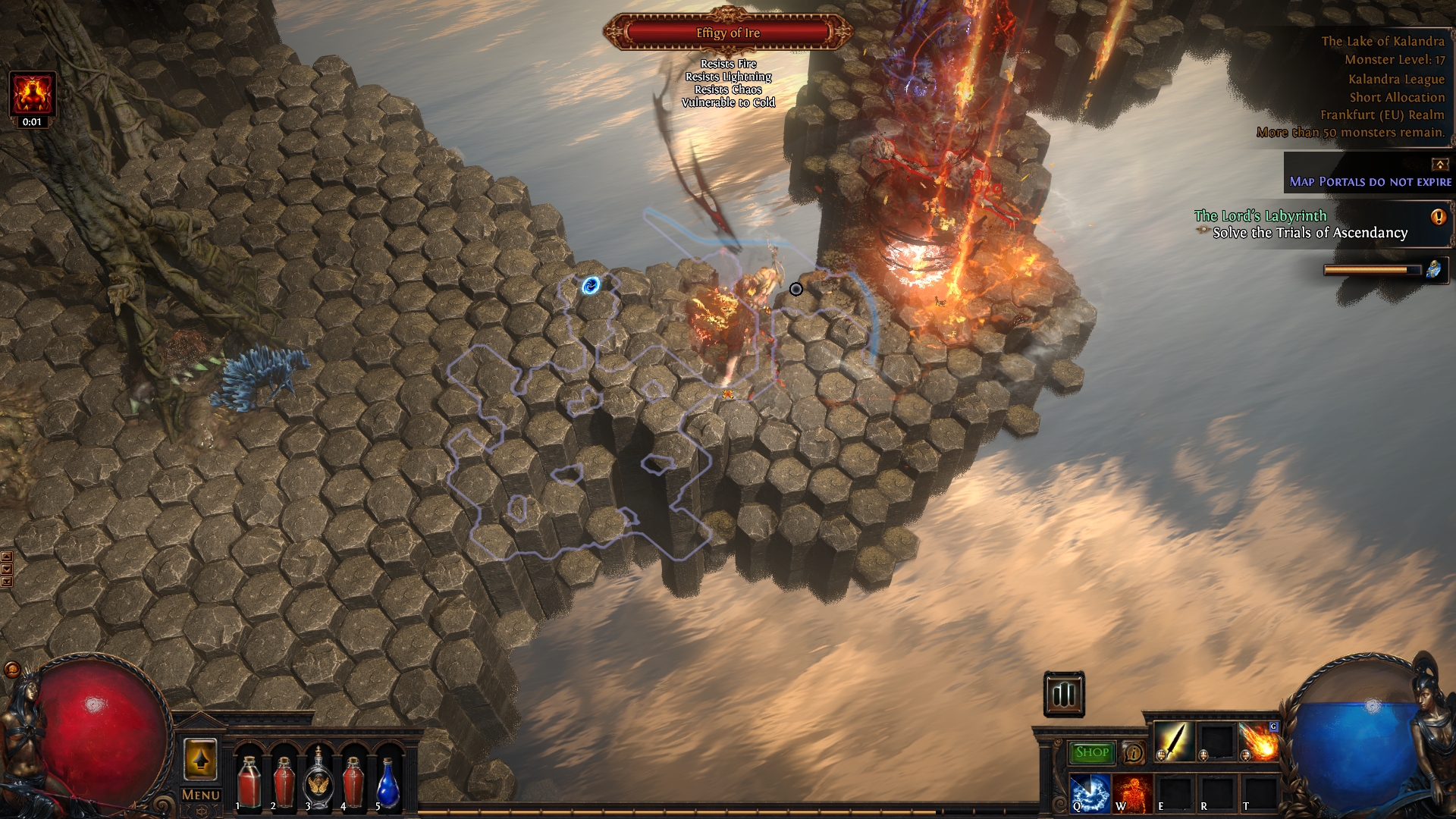Viewport: 1456px width, 819px height.
Task: Activate the blue swirling Q skill
Action: (1090, 792)
